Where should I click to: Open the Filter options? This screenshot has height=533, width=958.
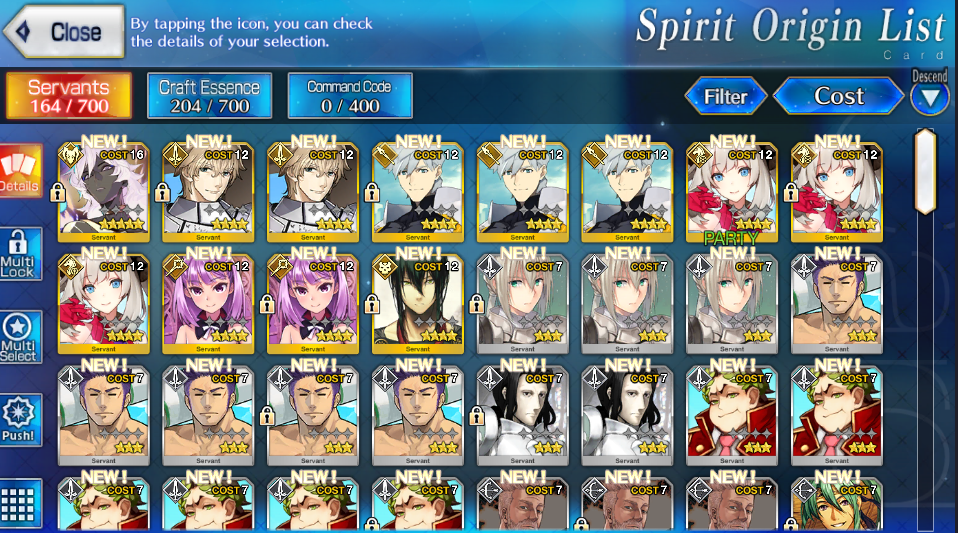coord(726,96)
